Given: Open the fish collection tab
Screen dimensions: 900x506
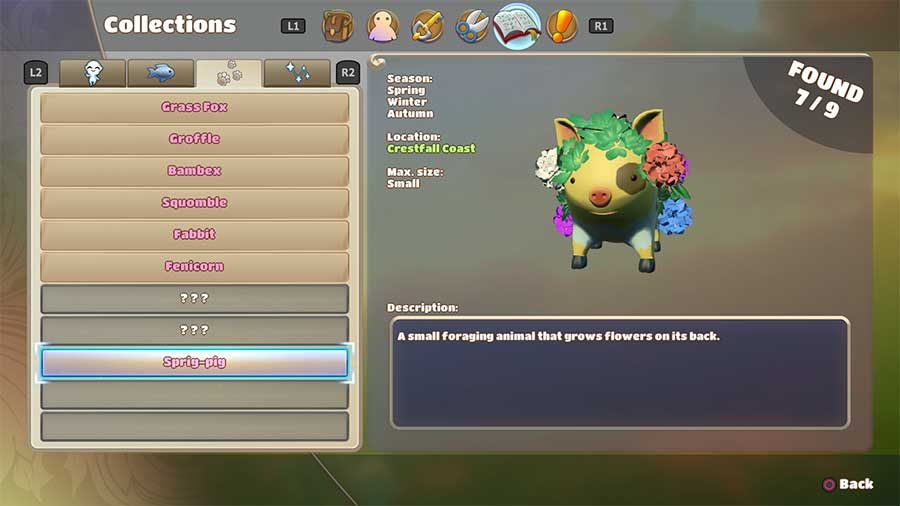Looking at the screenshot, I should pos(161,73).
